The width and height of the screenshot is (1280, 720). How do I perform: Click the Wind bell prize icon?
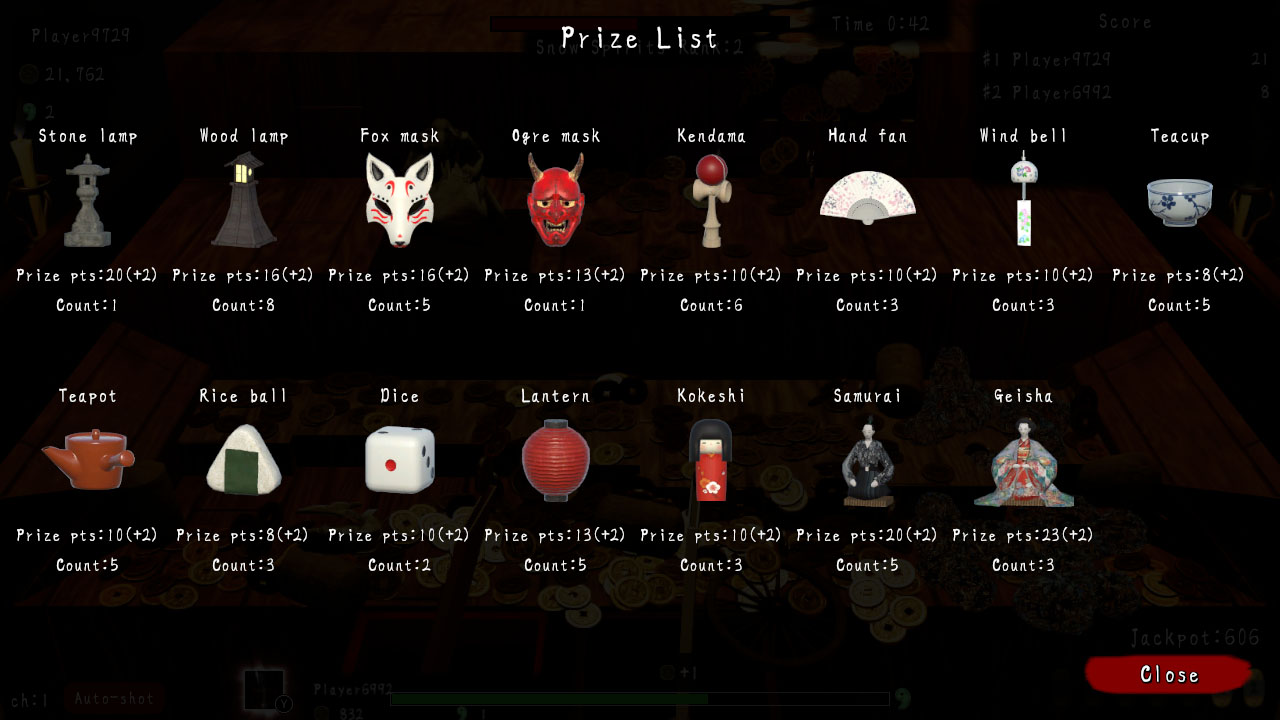point(1023,197)
